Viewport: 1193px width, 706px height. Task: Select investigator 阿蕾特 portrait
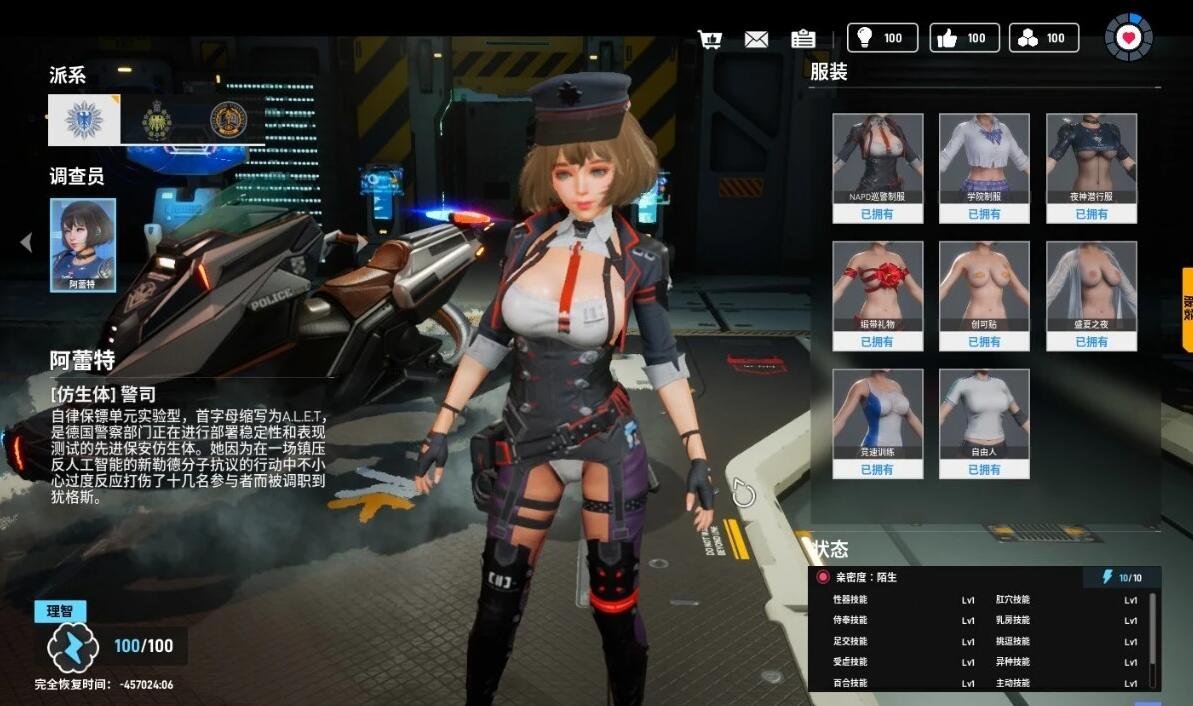[x=83, y=244]
